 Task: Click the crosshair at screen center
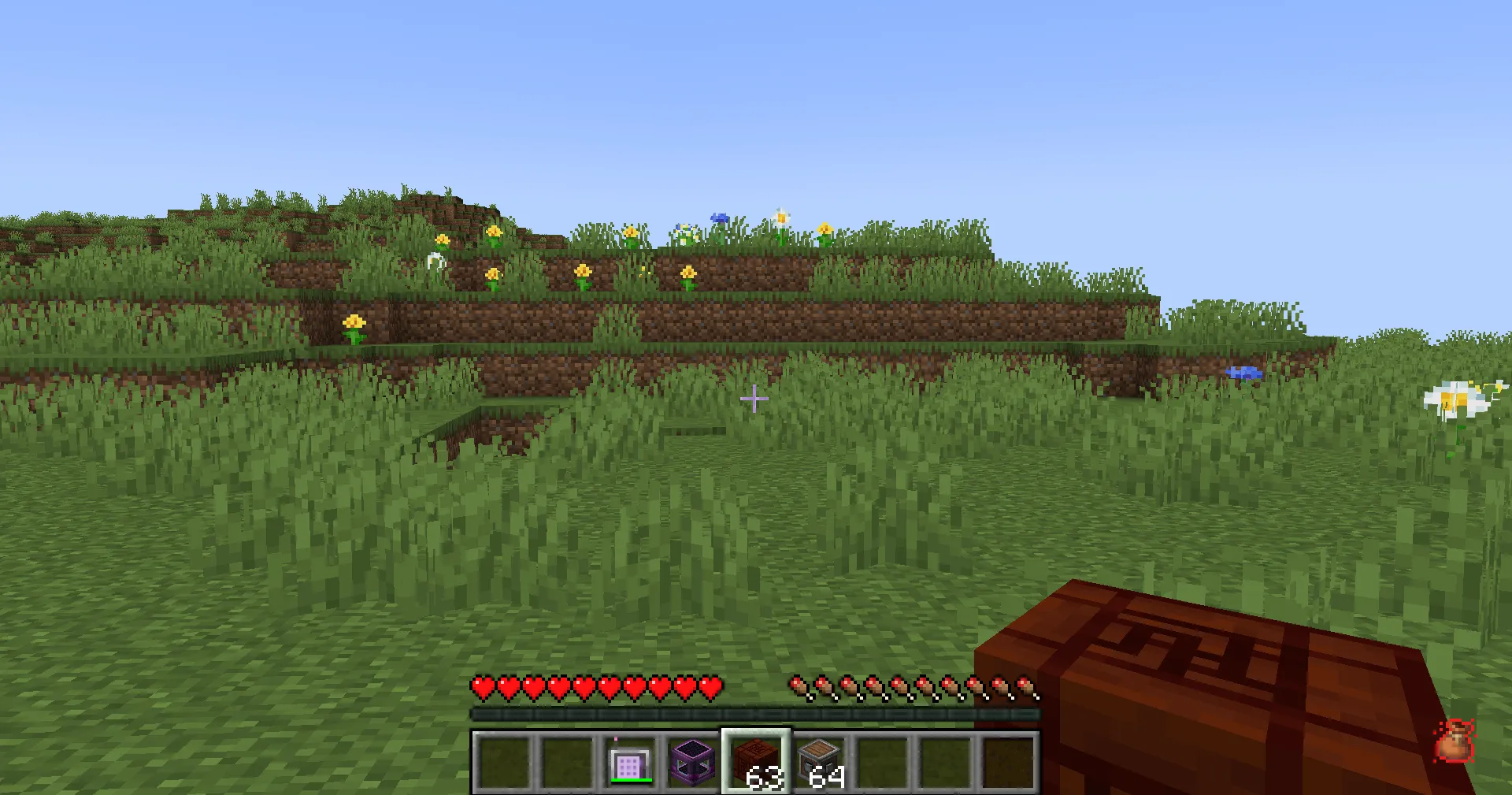click(755, 400)
